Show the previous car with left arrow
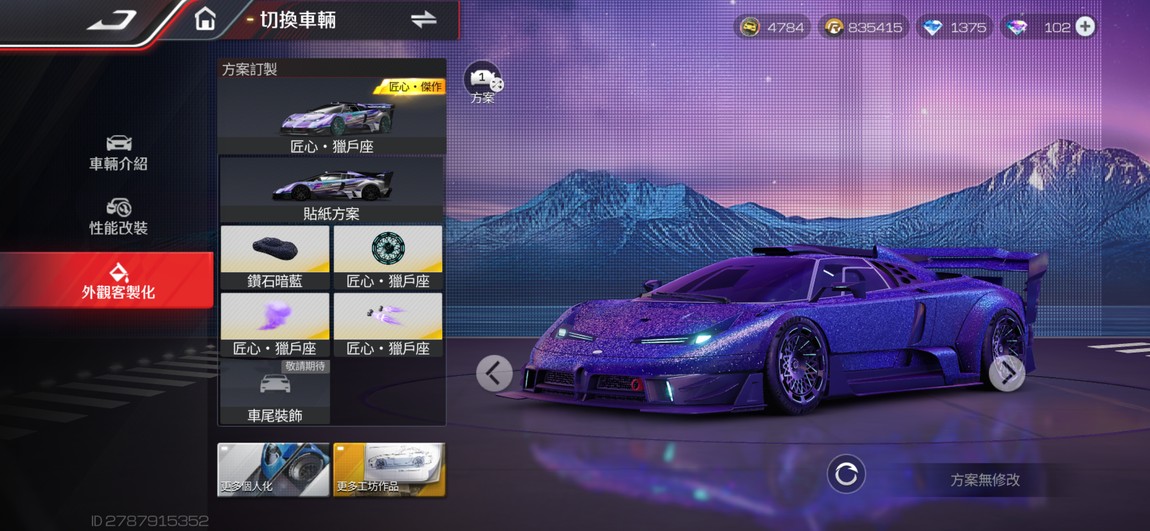The width and height of the screenshot is (1150, 531). 494,373
